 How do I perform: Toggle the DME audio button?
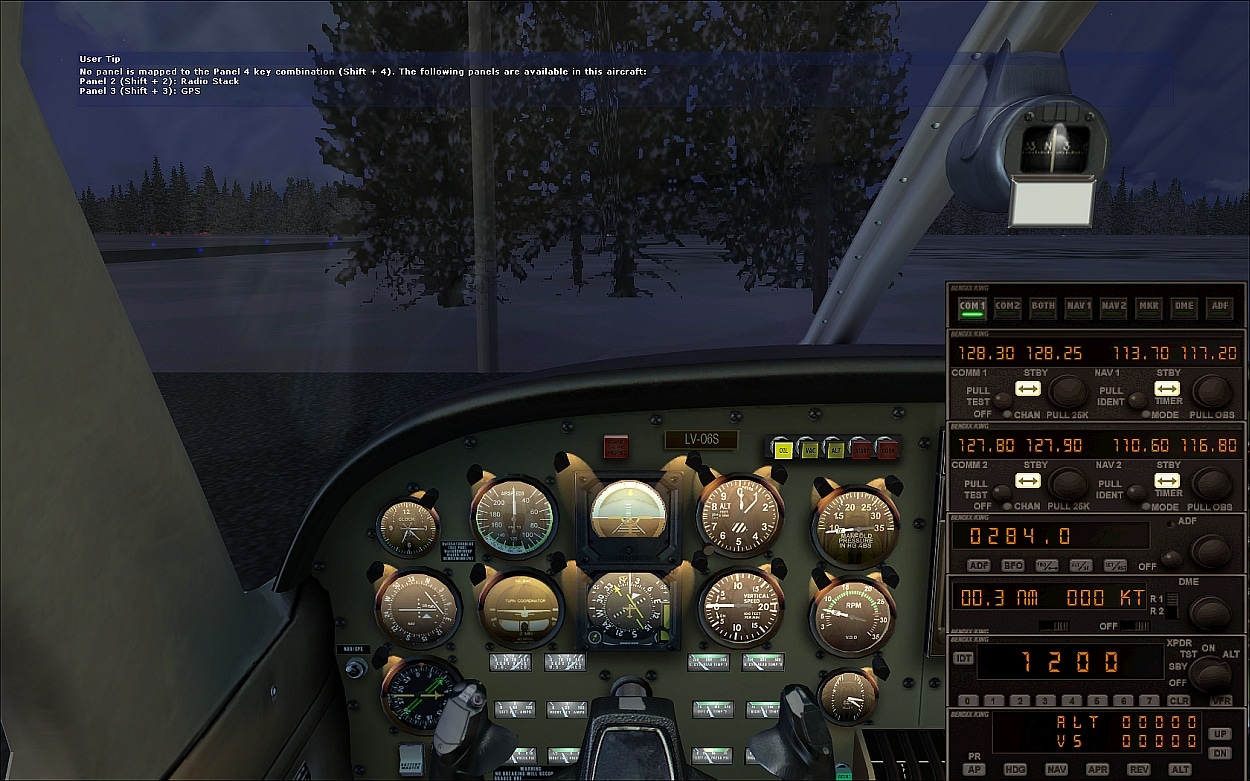(x=1184, y=307)
